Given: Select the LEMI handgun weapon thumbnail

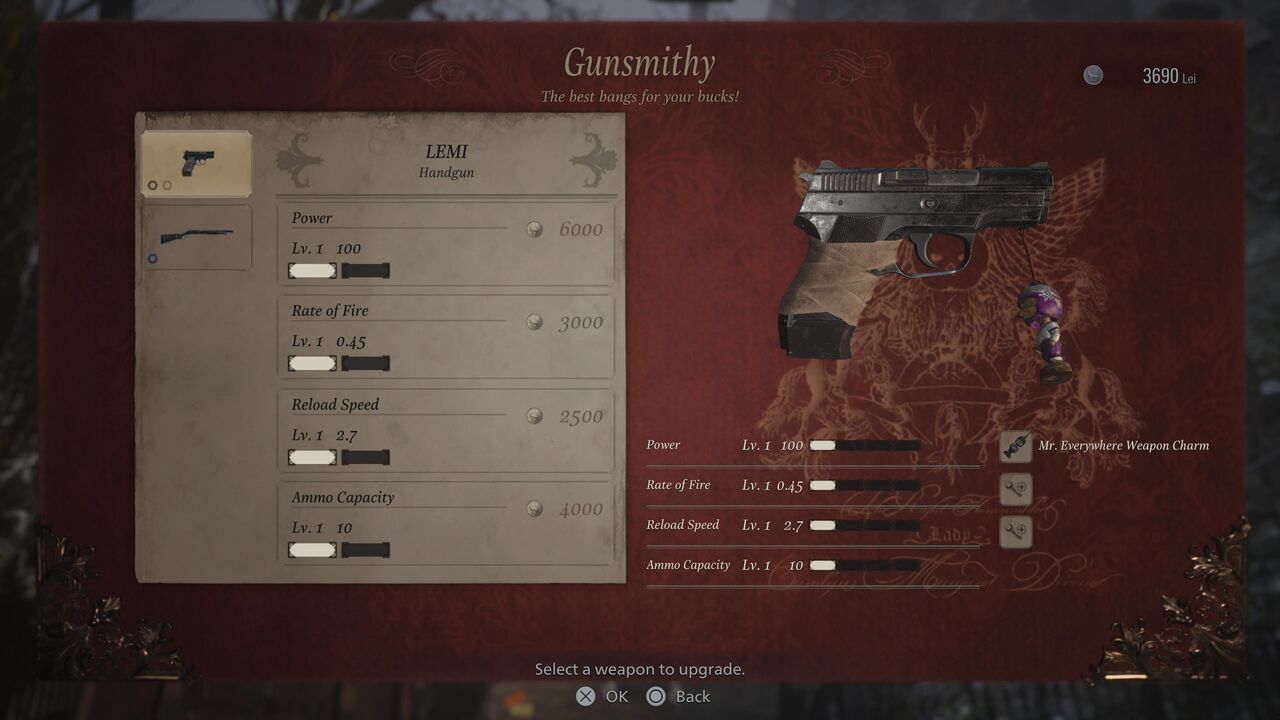Looking at the screenshot, I should point(196,163).
